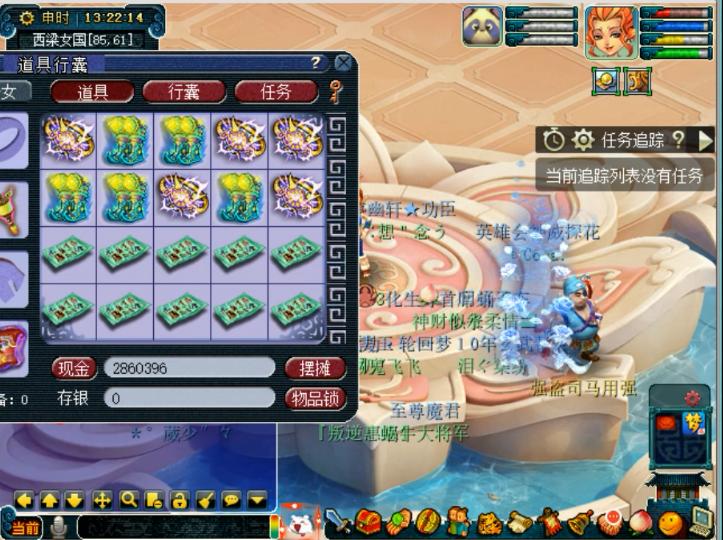Screen dimensions: 723x540
Task: Click the quest tracker clock icon
Action: point(554,140)
